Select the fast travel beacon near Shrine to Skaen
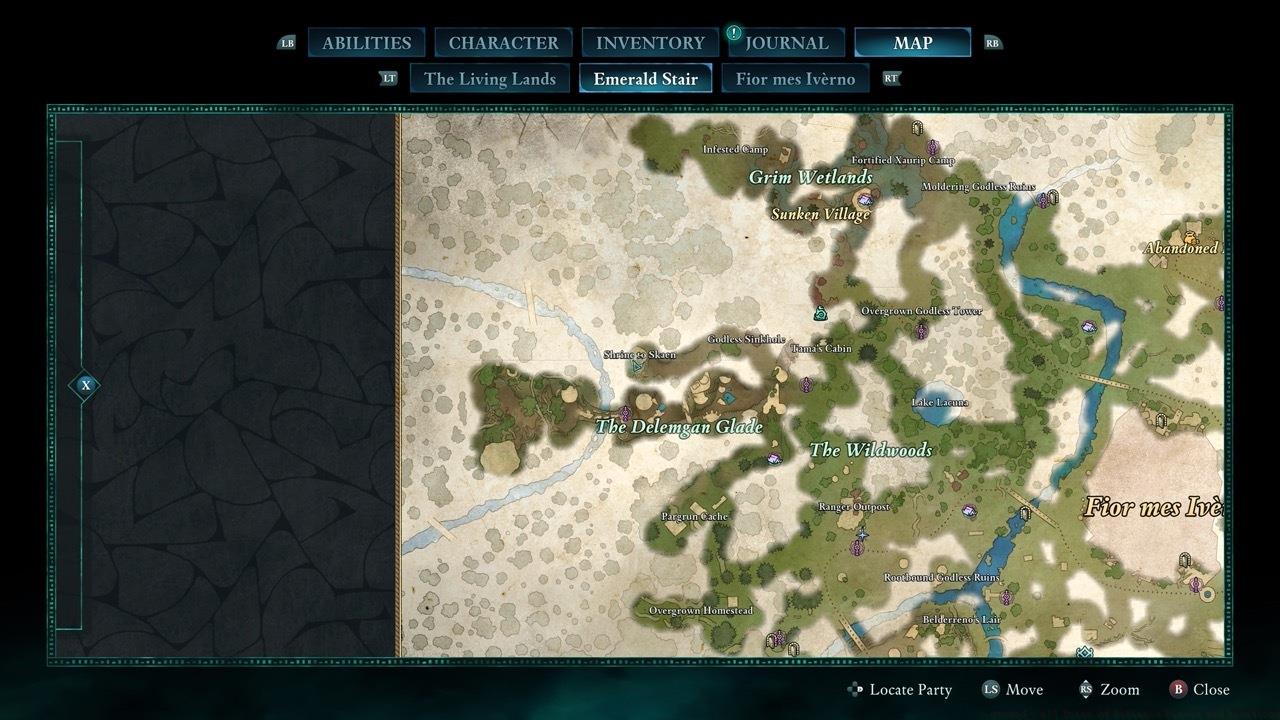The width and height of the screenshot is (1280, 720). point(635,367)
